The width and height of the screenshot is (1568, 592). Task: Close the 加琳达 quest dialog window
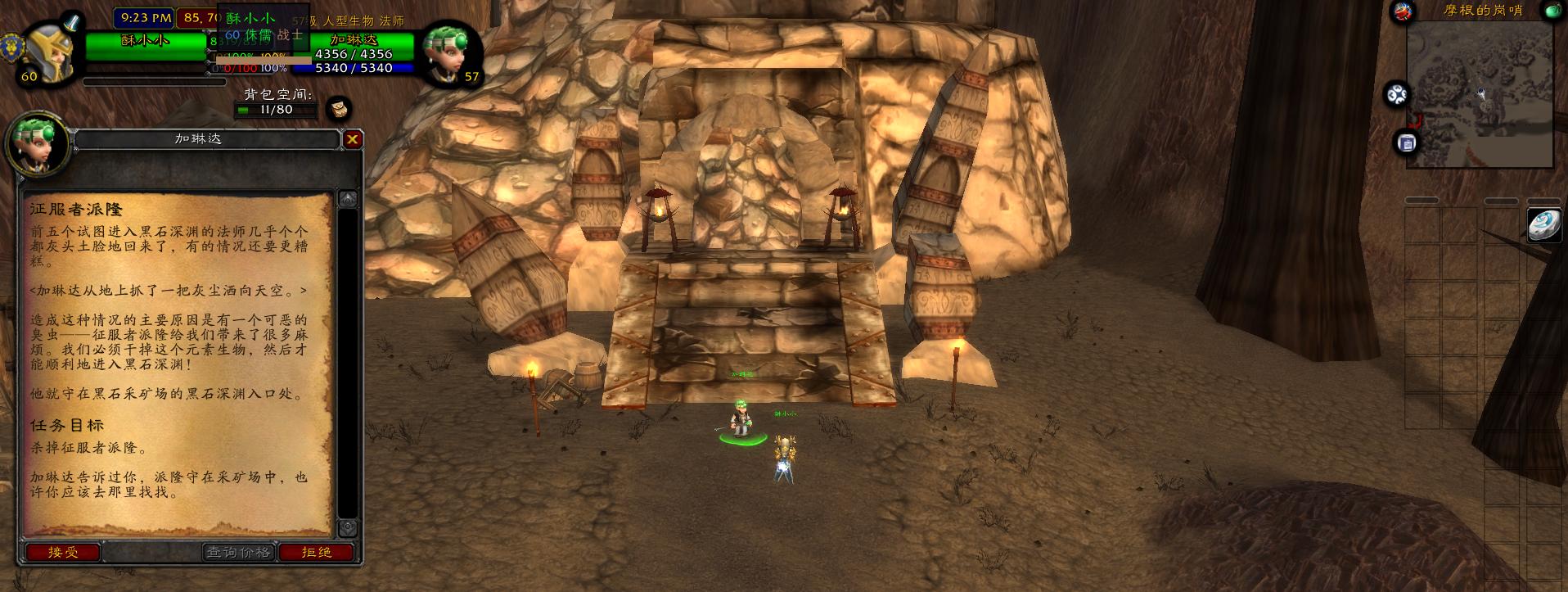coord(352,139)
